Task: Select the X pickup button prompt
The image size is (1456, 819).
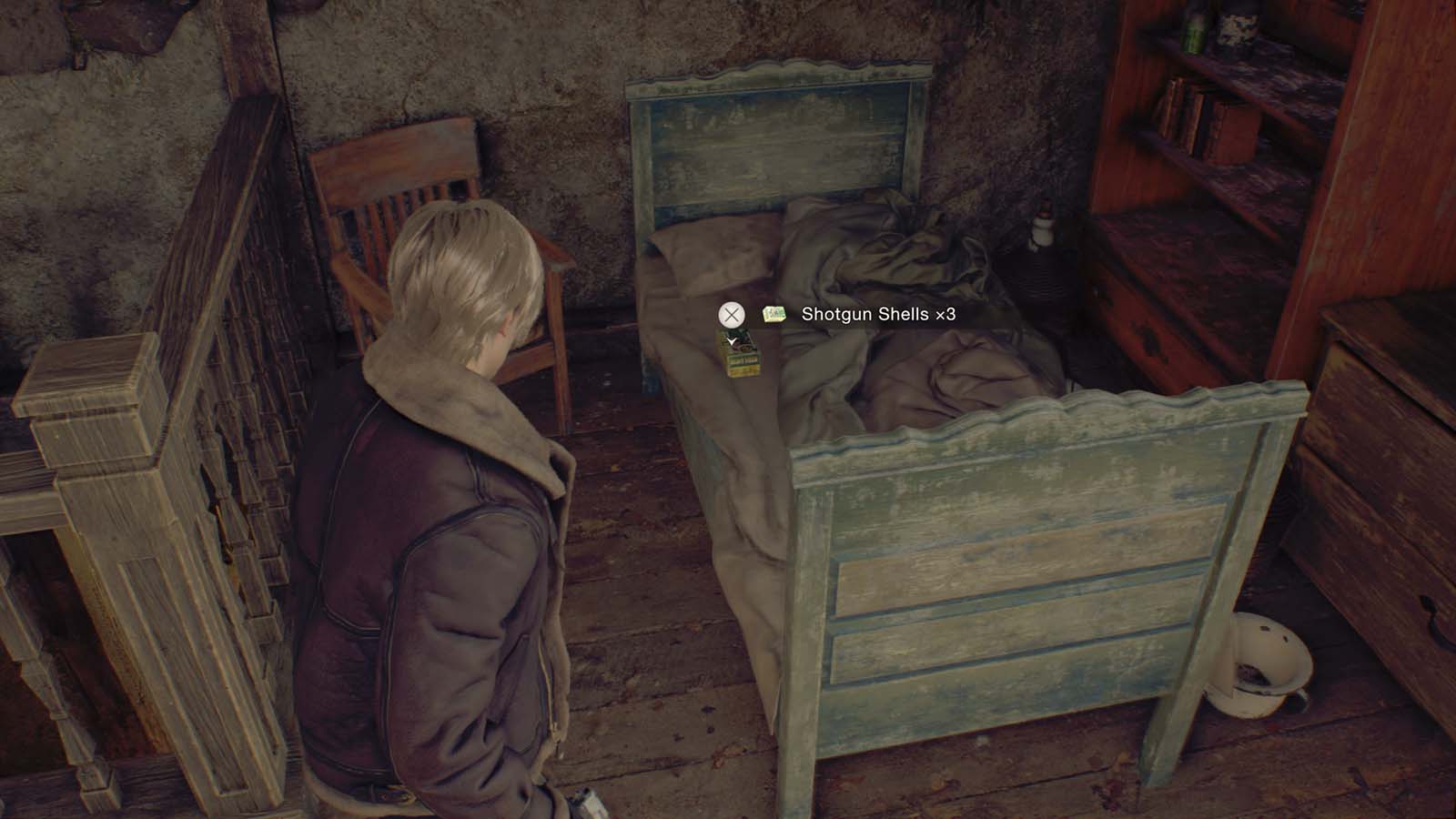Action: 731,314
